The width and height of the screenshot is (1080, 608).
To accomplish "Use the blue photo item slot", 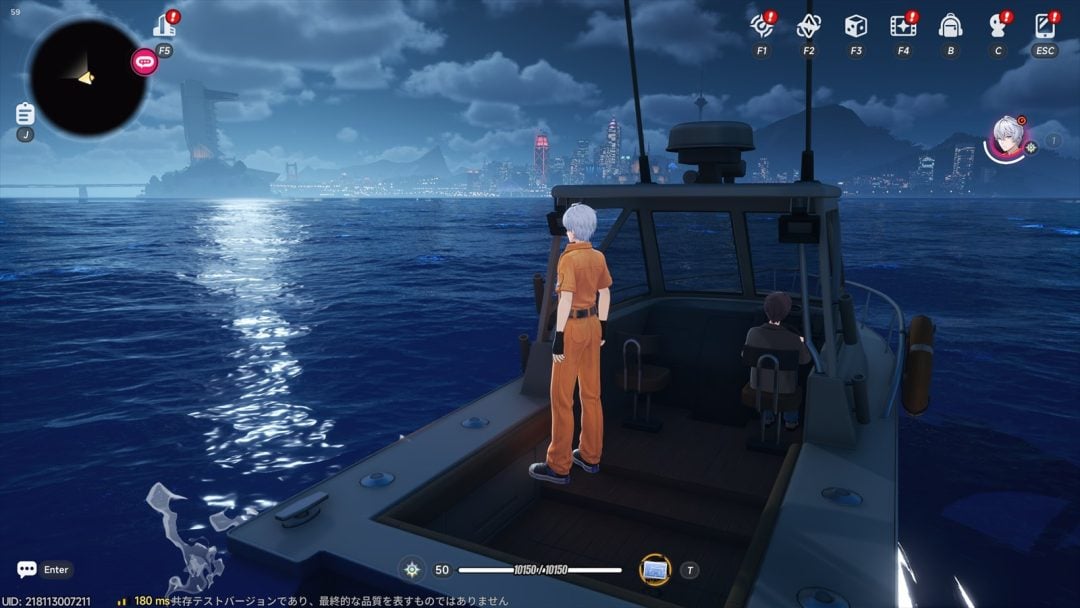I will pos(655,570).
